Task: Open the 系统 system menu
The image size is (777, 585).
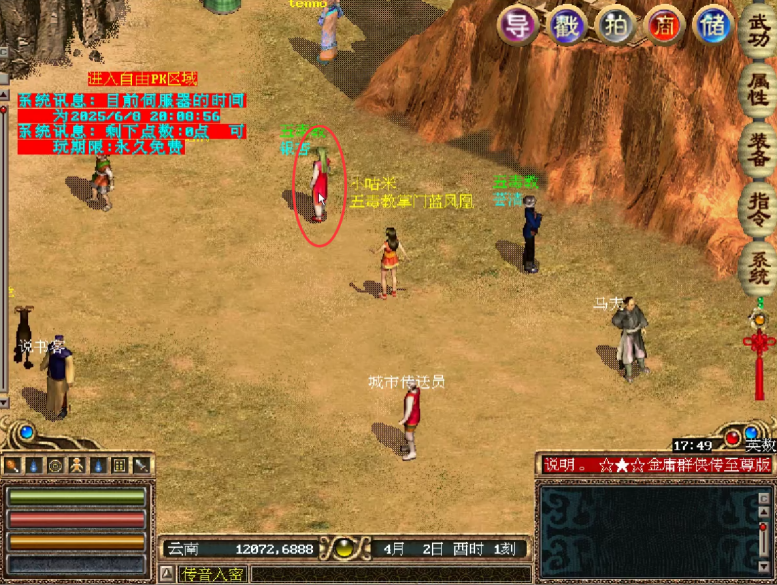Action: coord(757,267)
